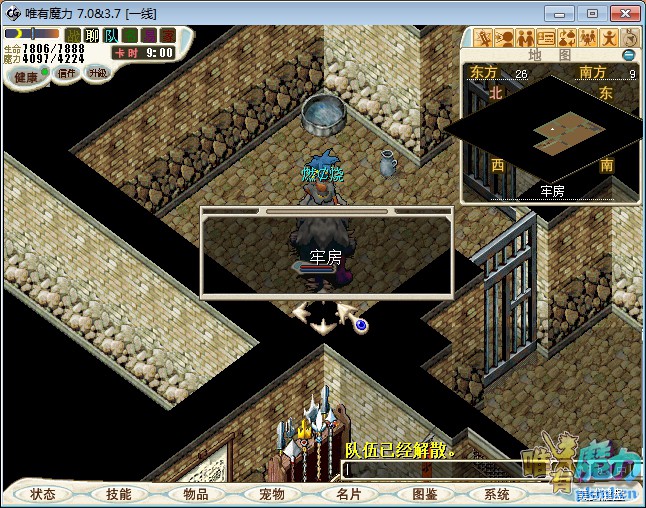The height and width of the screenshot is (508, 646).
Task: Close the game window
Action: point(621,13)
